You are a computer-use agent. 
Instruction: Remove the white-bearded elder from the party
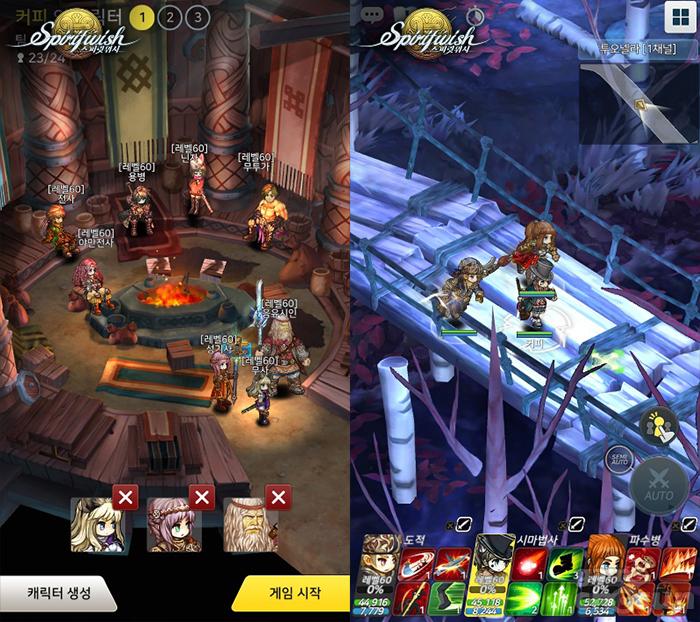click(279, 497)
